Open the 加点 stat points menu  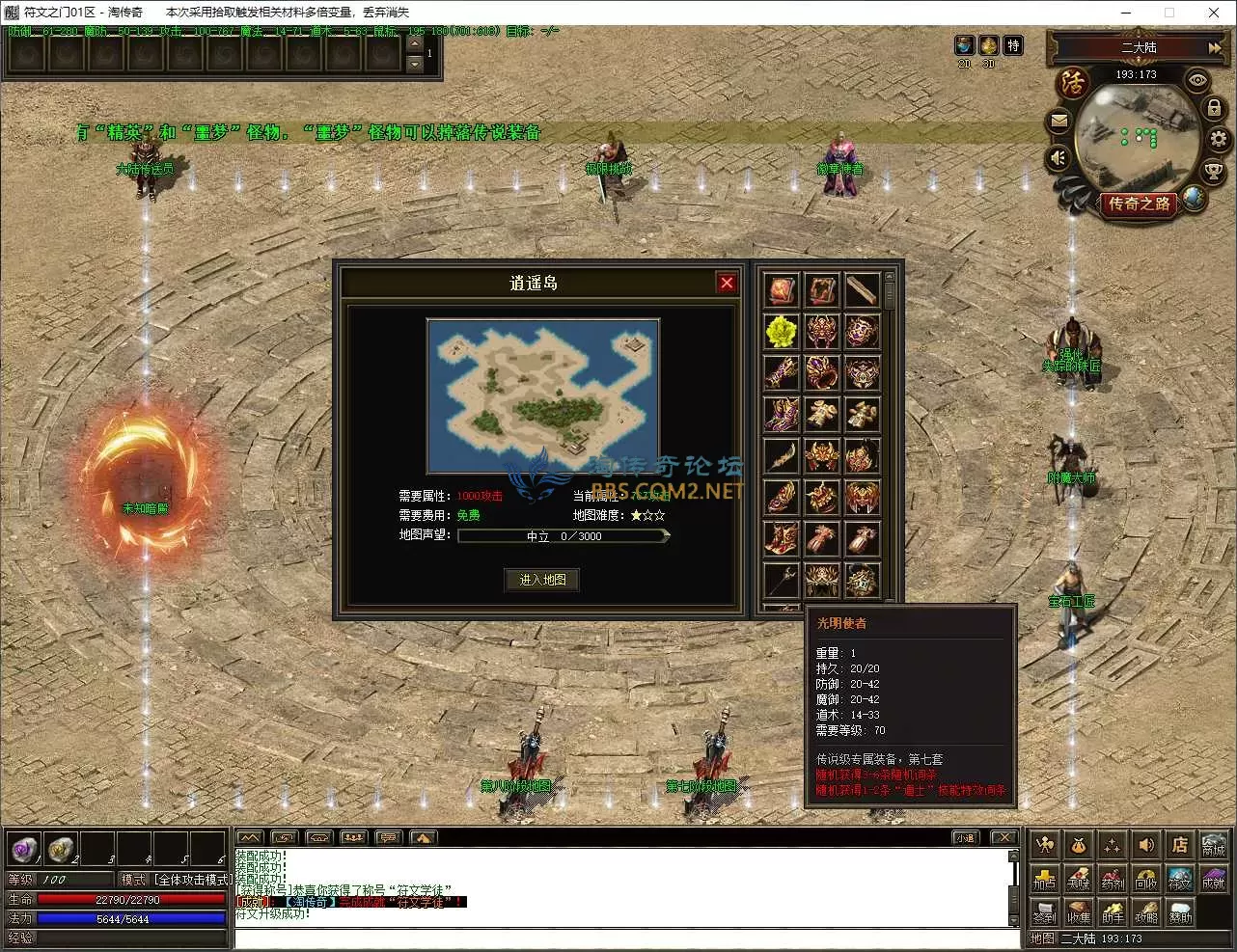(x=1044, y=878)
